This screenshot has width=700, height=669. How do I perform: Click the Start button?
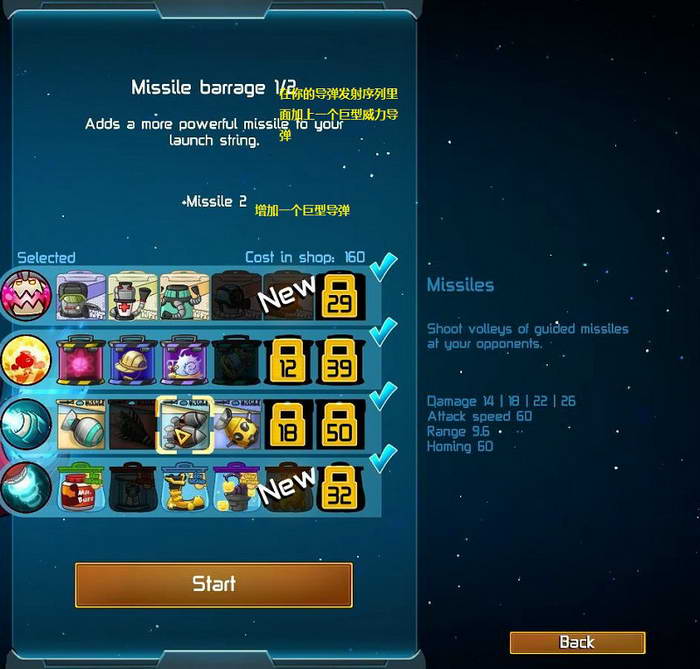click(x=213, y=584)
